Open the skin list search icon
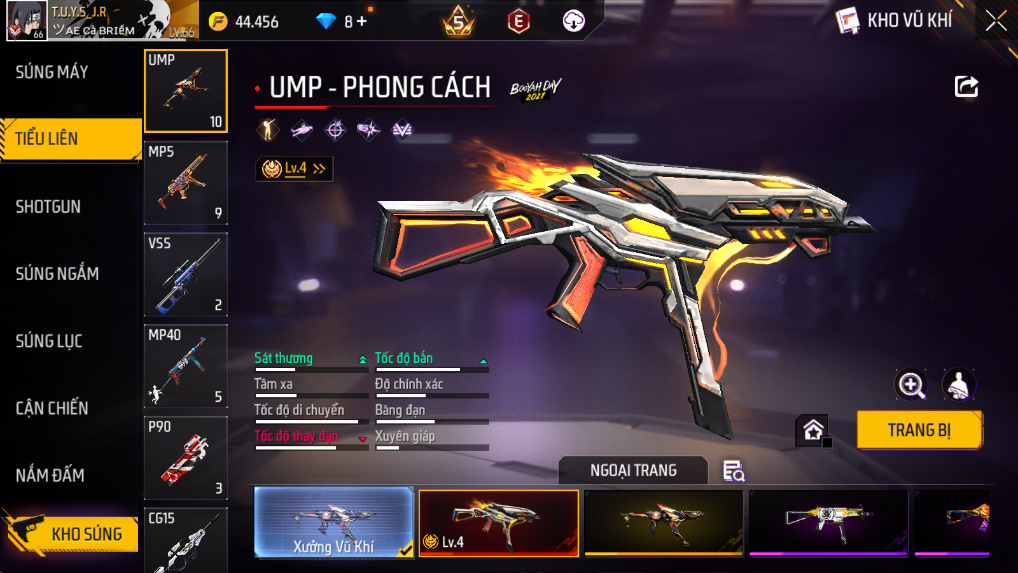Screen dimensions: 1018x573 coord(734,471)
